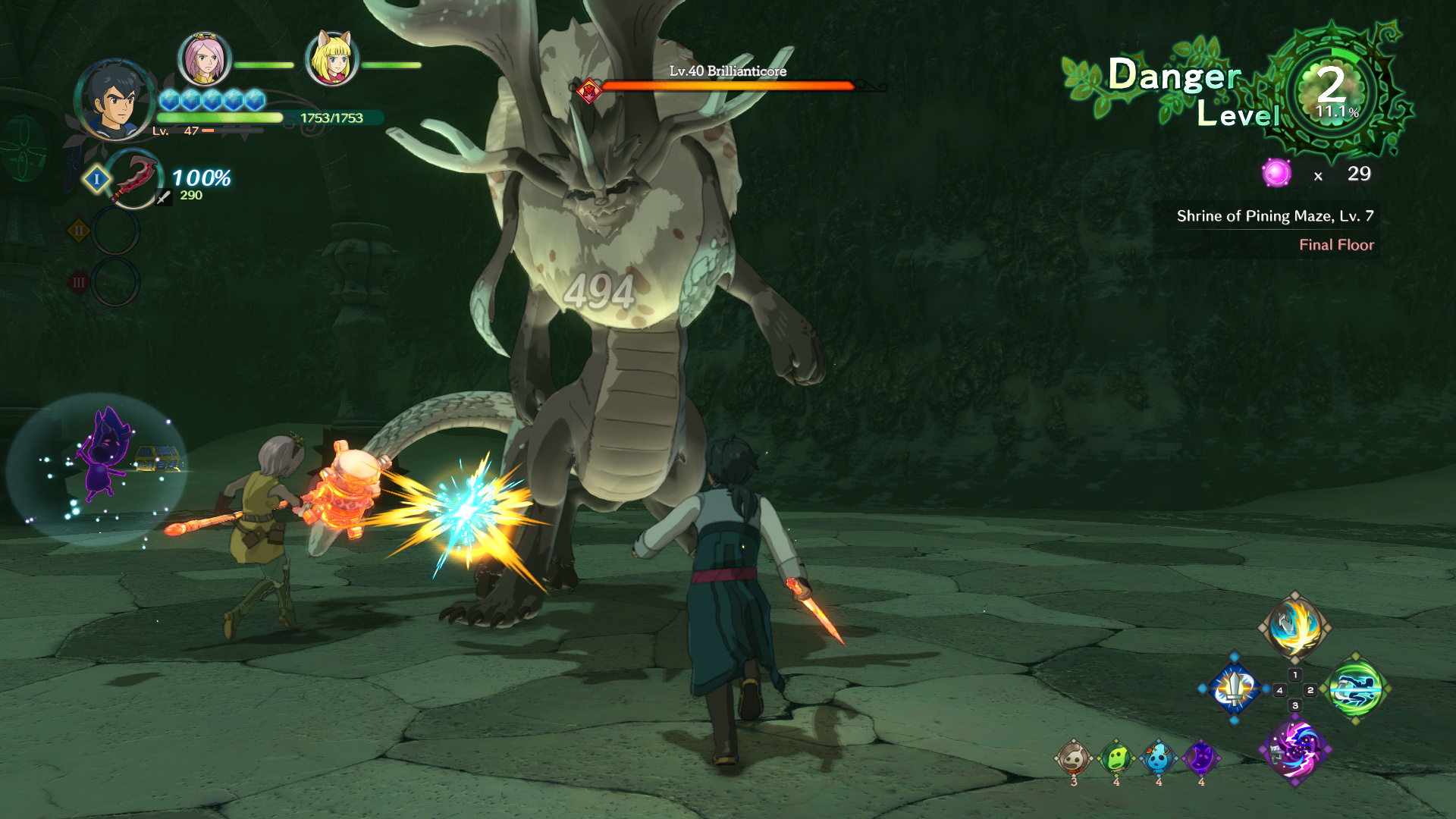
Task: Switch to the pink-haired party member portrait
Action: click(x=204, y=59)
